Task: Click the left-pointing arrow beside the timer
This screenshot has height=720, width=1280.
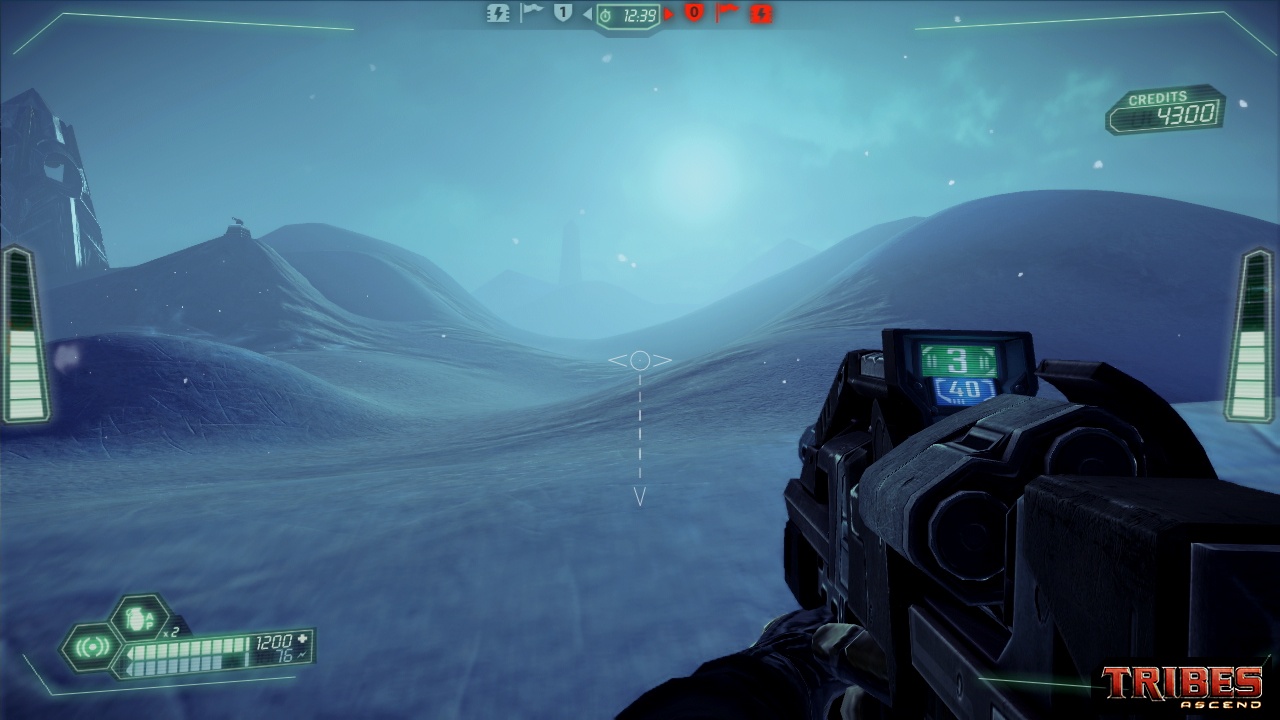Action: click(588, 14)
